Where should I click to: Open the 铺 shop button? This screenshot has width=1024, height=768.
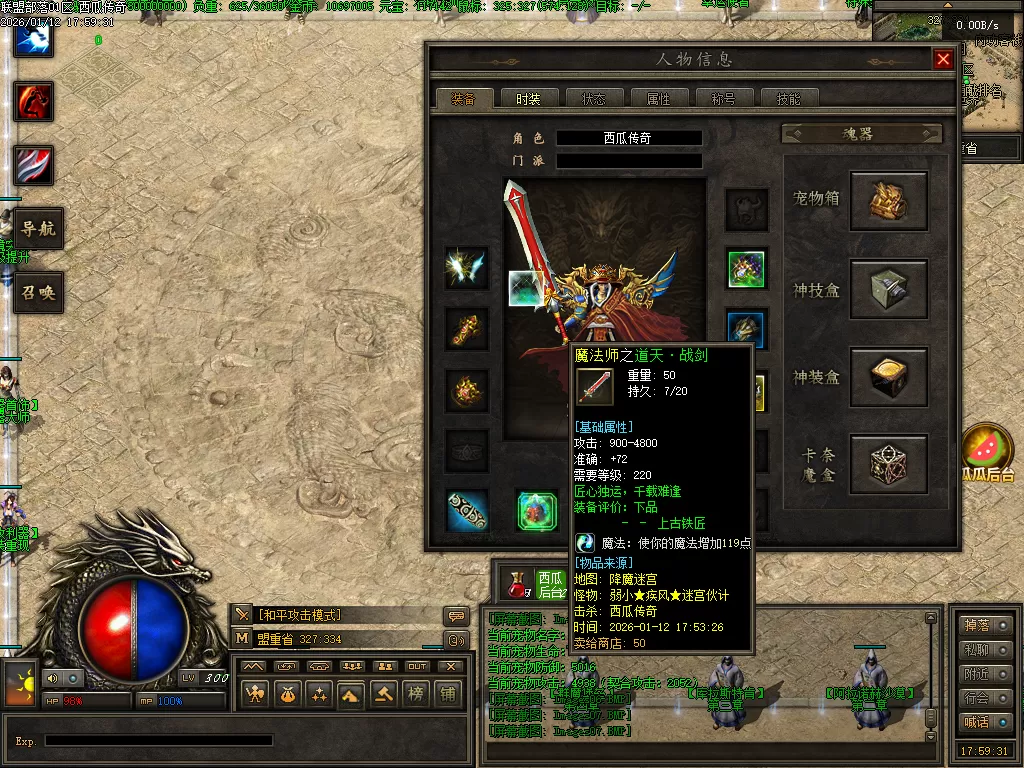pos(447,693)
